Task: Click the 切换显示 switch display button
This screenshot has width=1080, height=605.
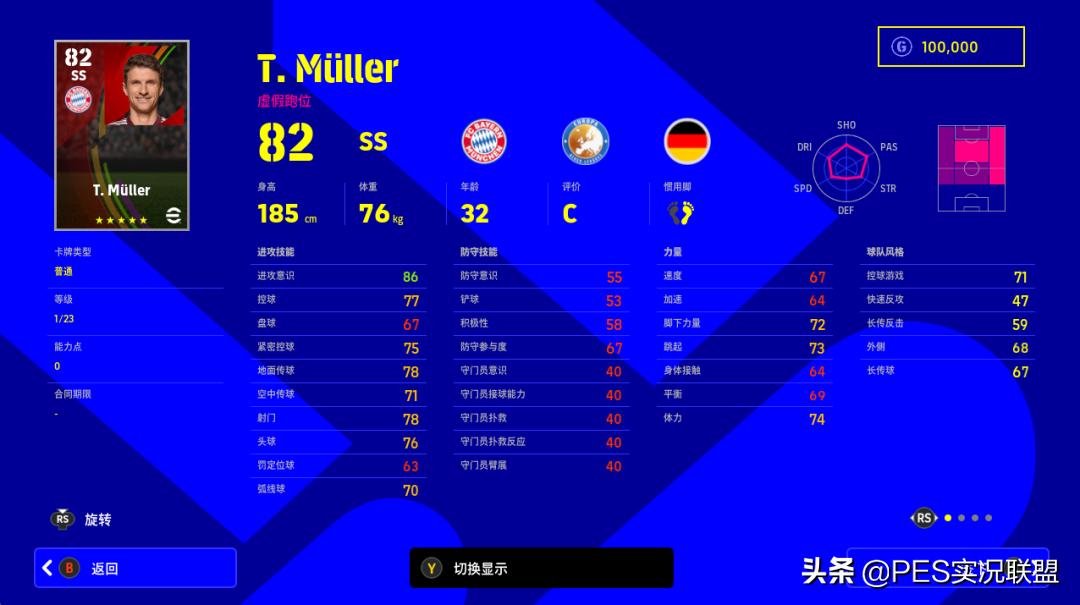Action: click(x=541, y=568)
